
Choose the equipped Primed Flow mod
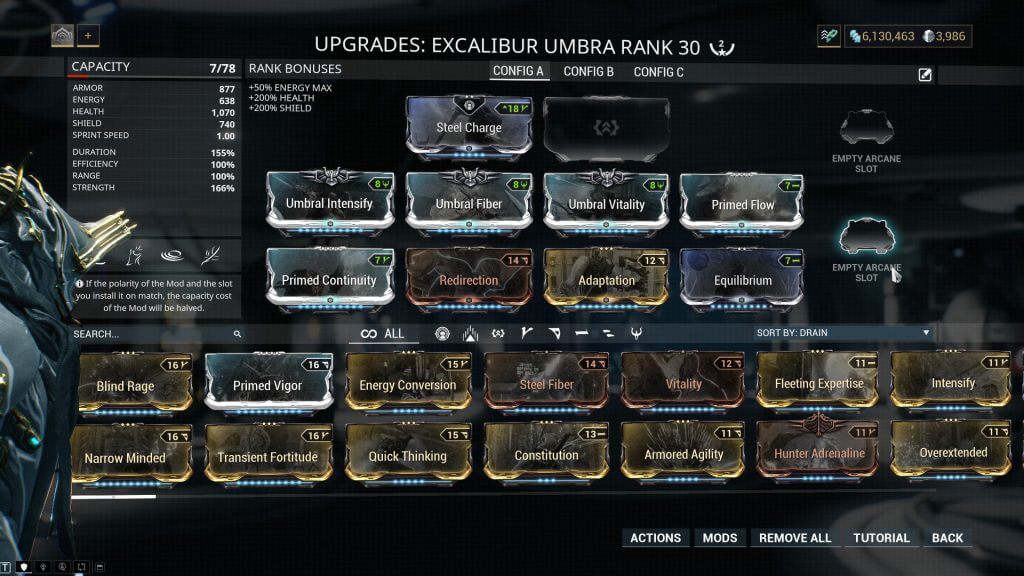point(743,203)
